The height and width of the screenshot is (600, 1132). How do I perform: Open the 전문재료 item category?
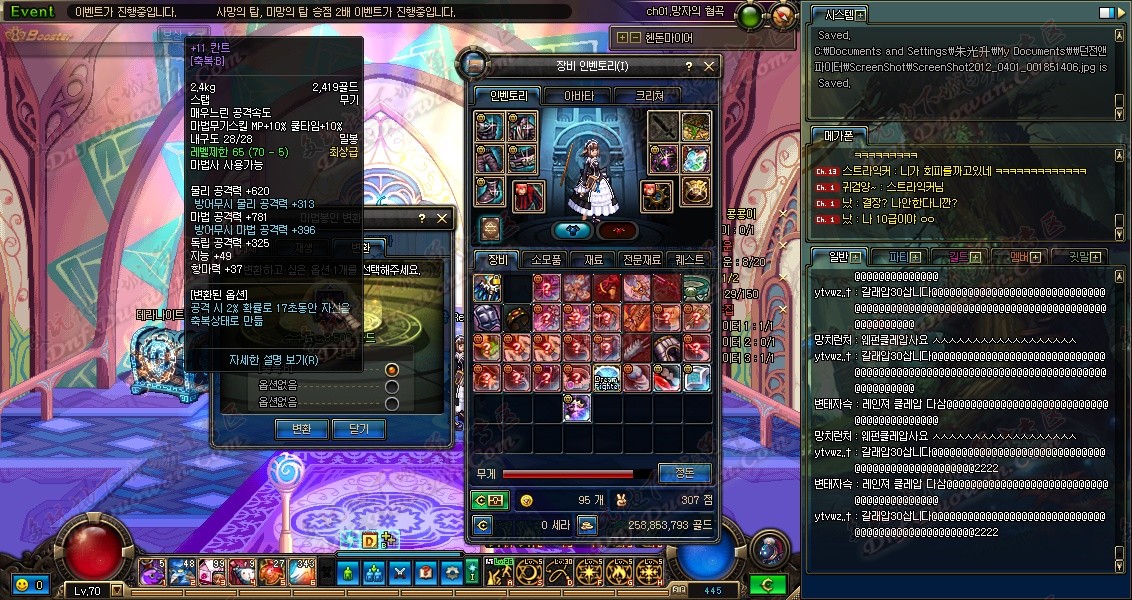pos(640,259)
